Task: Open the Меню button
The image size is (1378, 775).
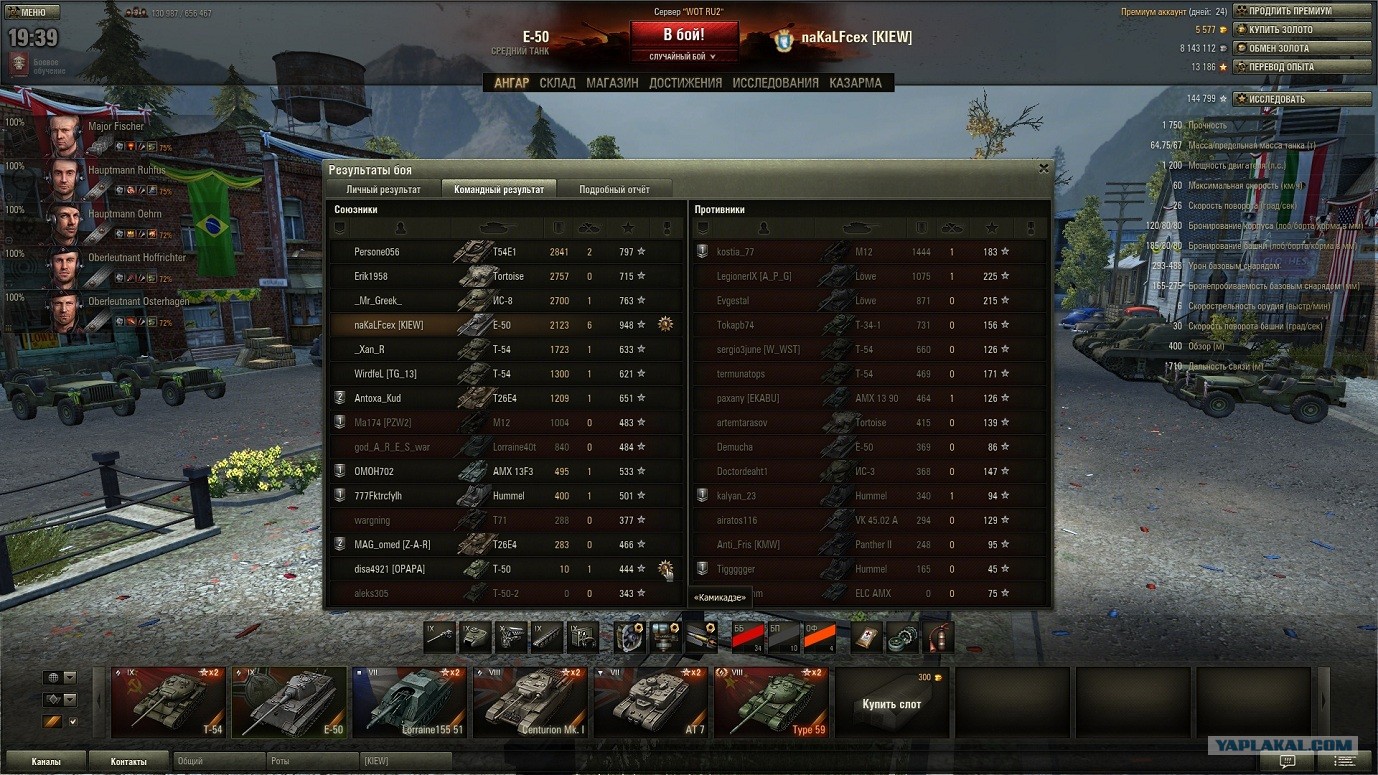Action: [x=32, y=12]
